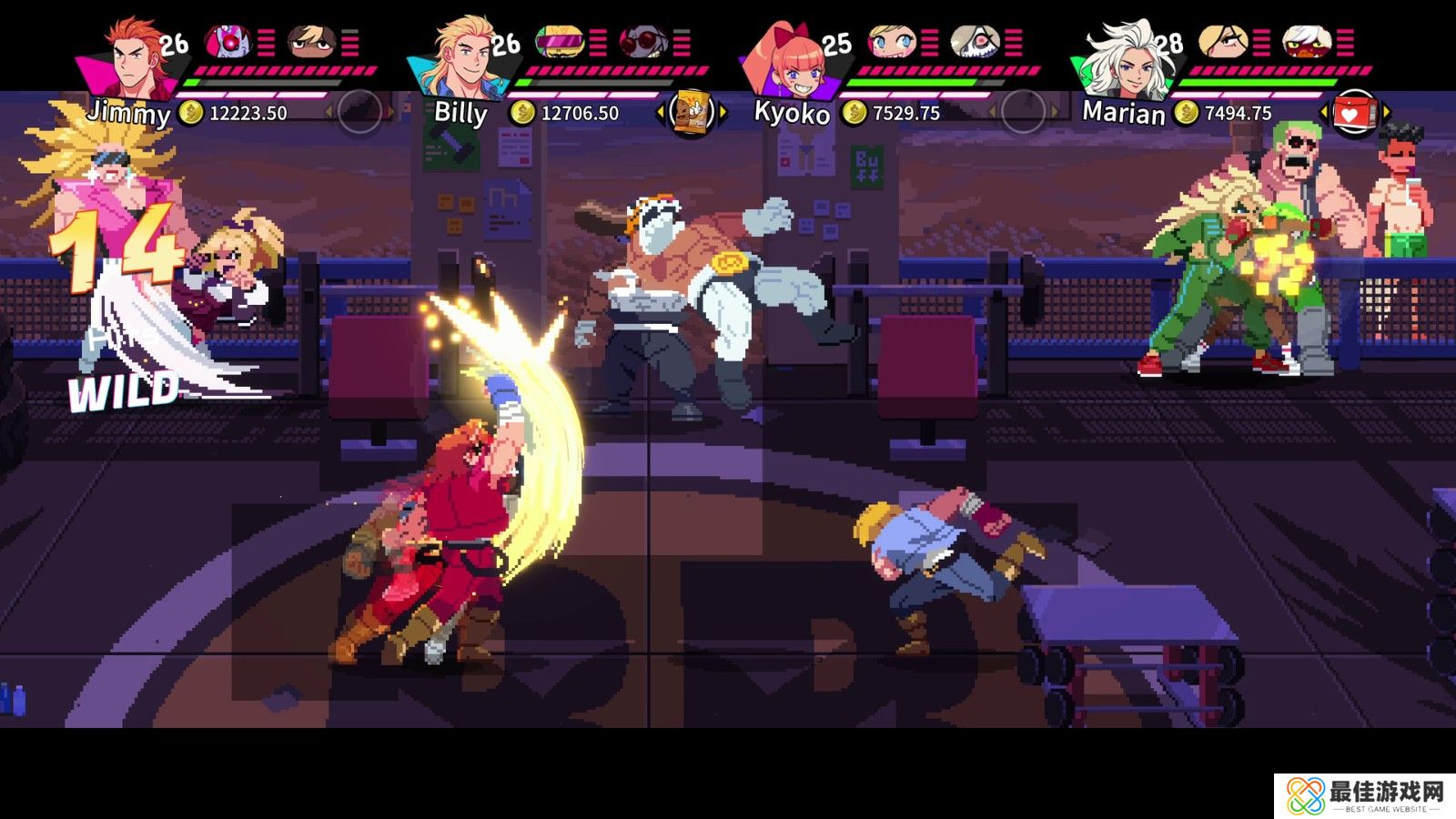Use Billy's snack bag item
1456x819 pixels.
coord(691,113)
